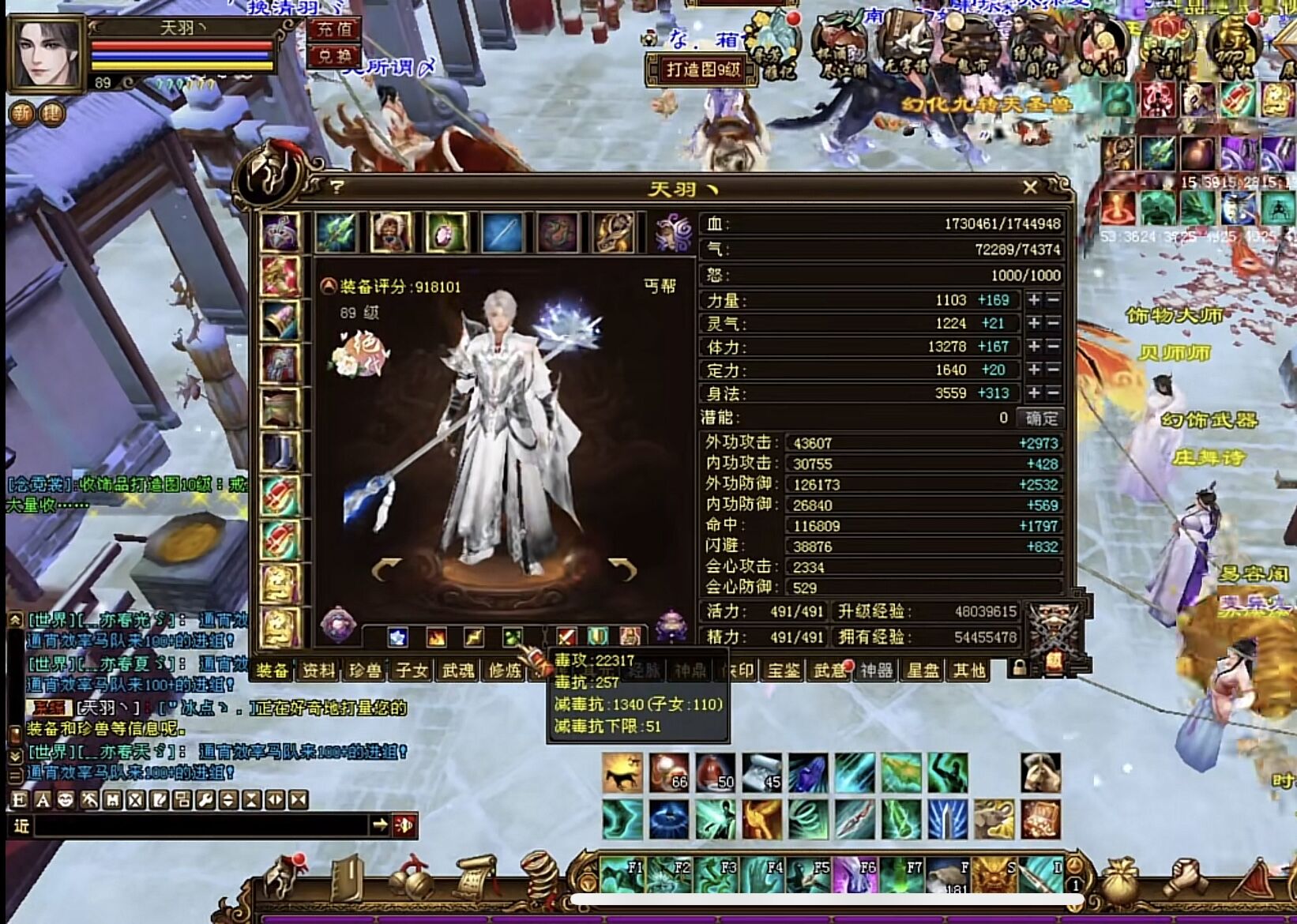The height and width of the screenshot is (924, 1297).
Task: Click the chat input field
Action: pos(201,825)
